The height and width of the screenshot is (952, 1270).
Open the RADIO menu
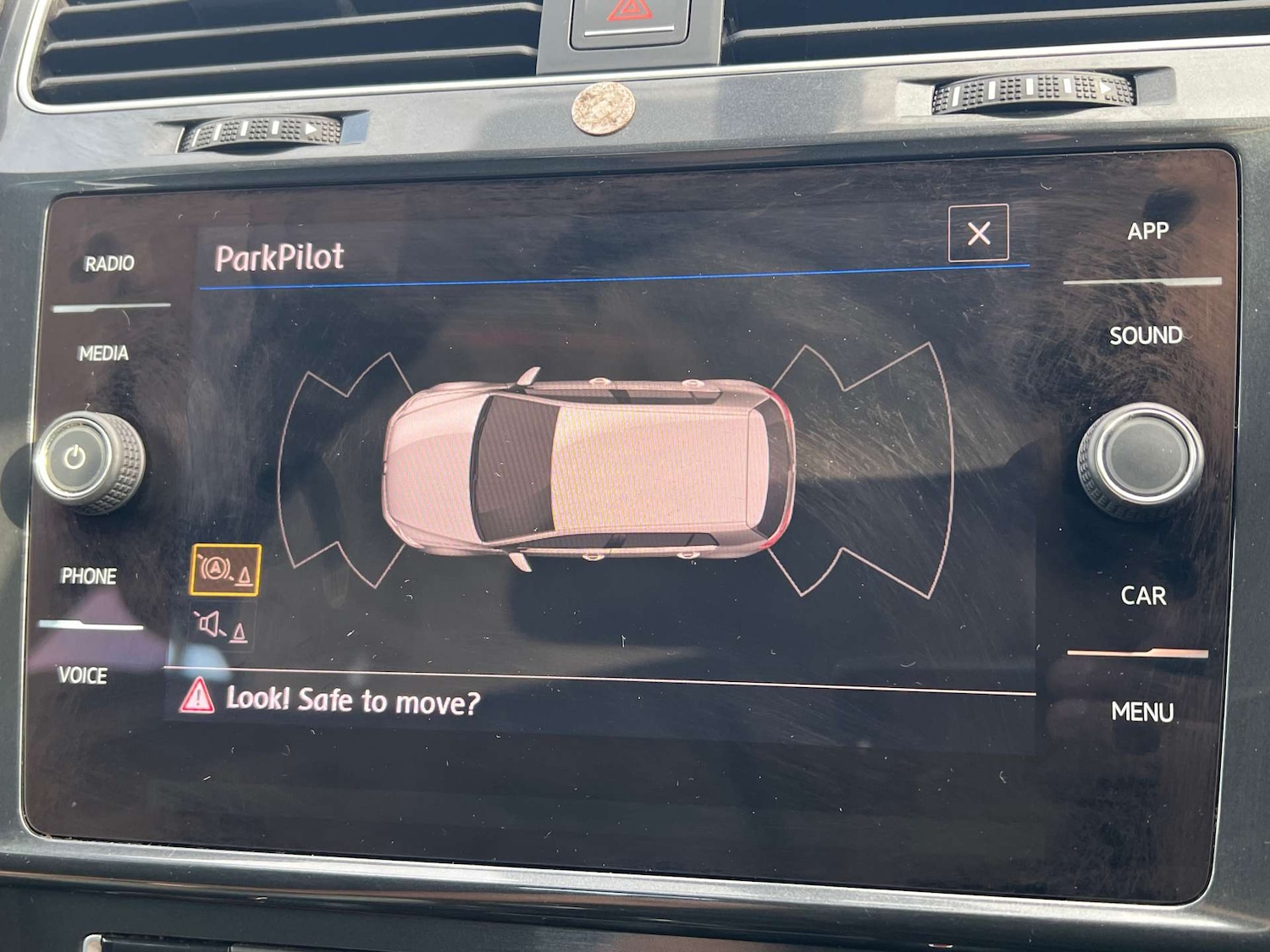point(109,263)
